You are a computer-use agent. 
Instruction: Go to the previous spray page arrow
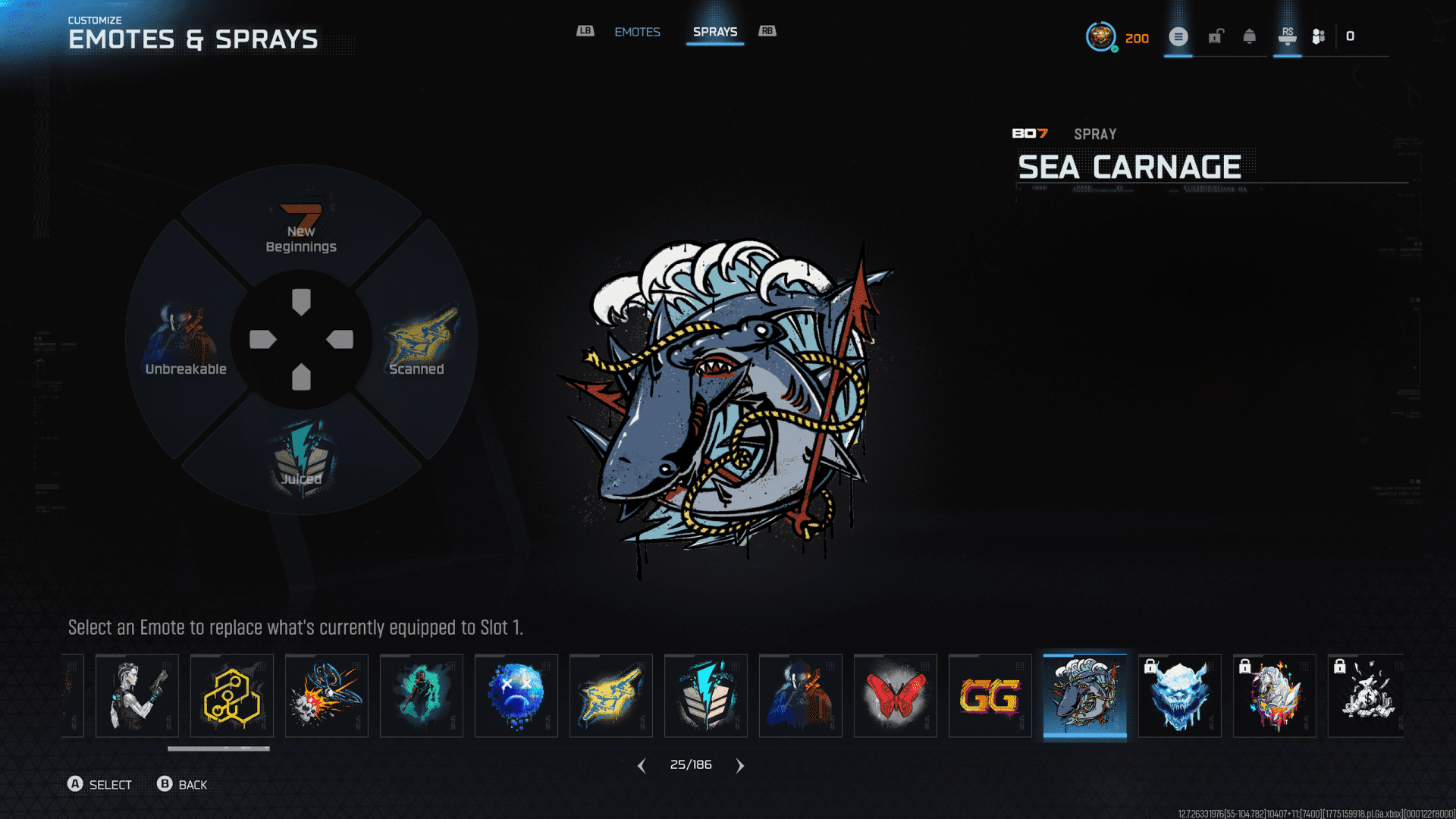tap(642, 766)
